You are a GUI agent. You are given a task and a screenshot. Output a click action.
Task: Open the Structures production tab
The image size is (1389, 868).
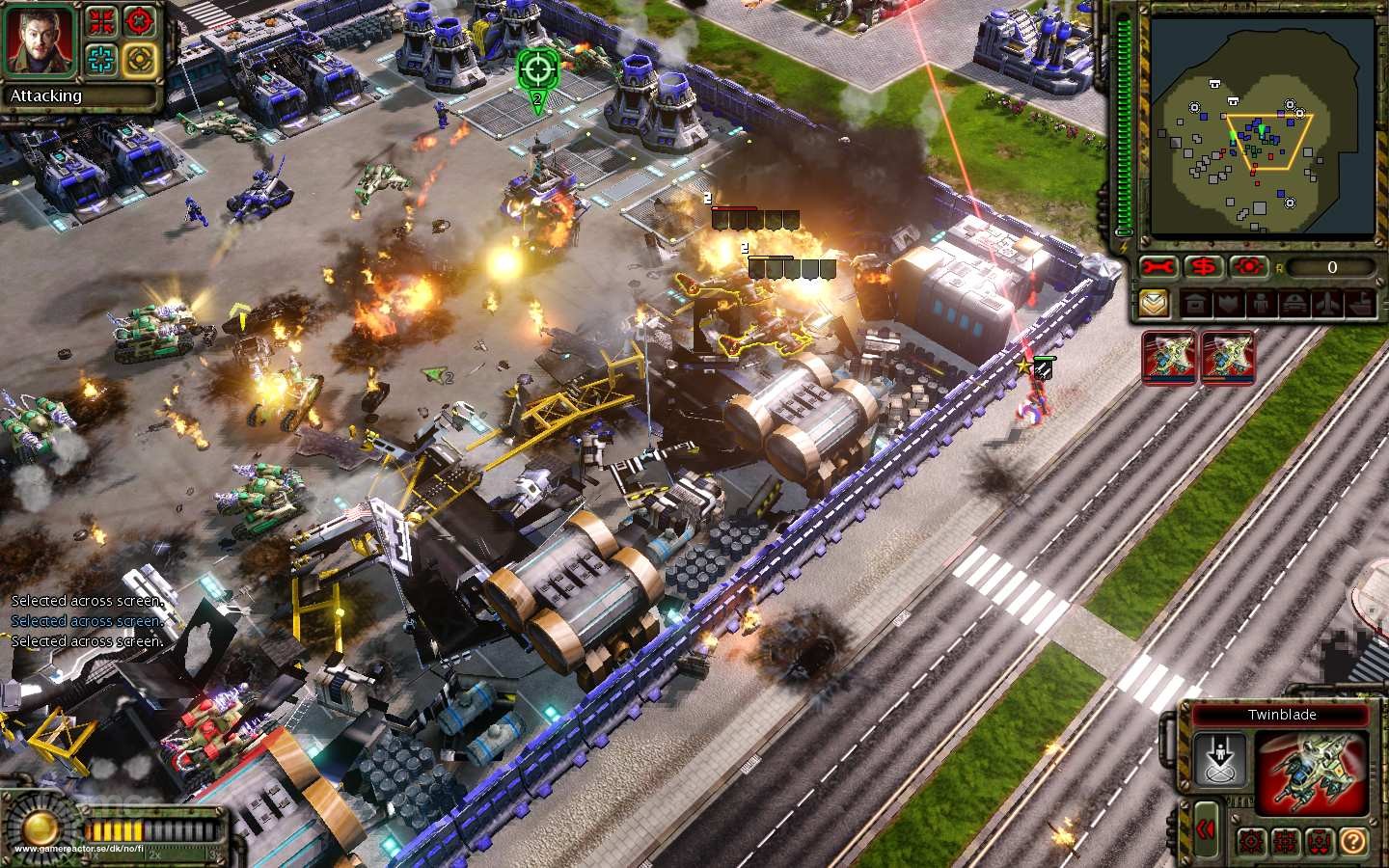coord(1194,302)
